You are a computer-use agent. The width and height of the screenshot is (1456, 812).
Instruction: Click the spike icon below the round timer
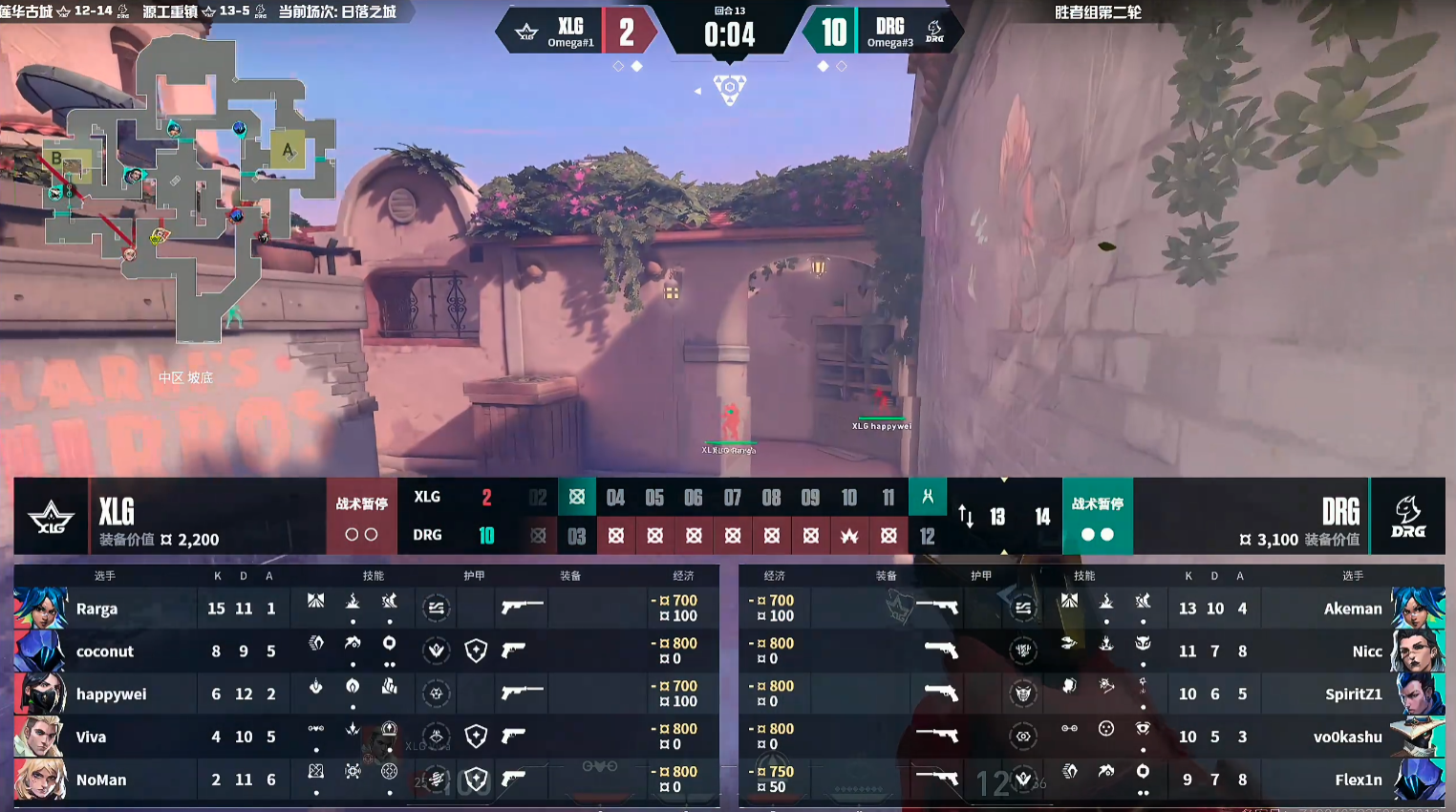coord(730,89)
